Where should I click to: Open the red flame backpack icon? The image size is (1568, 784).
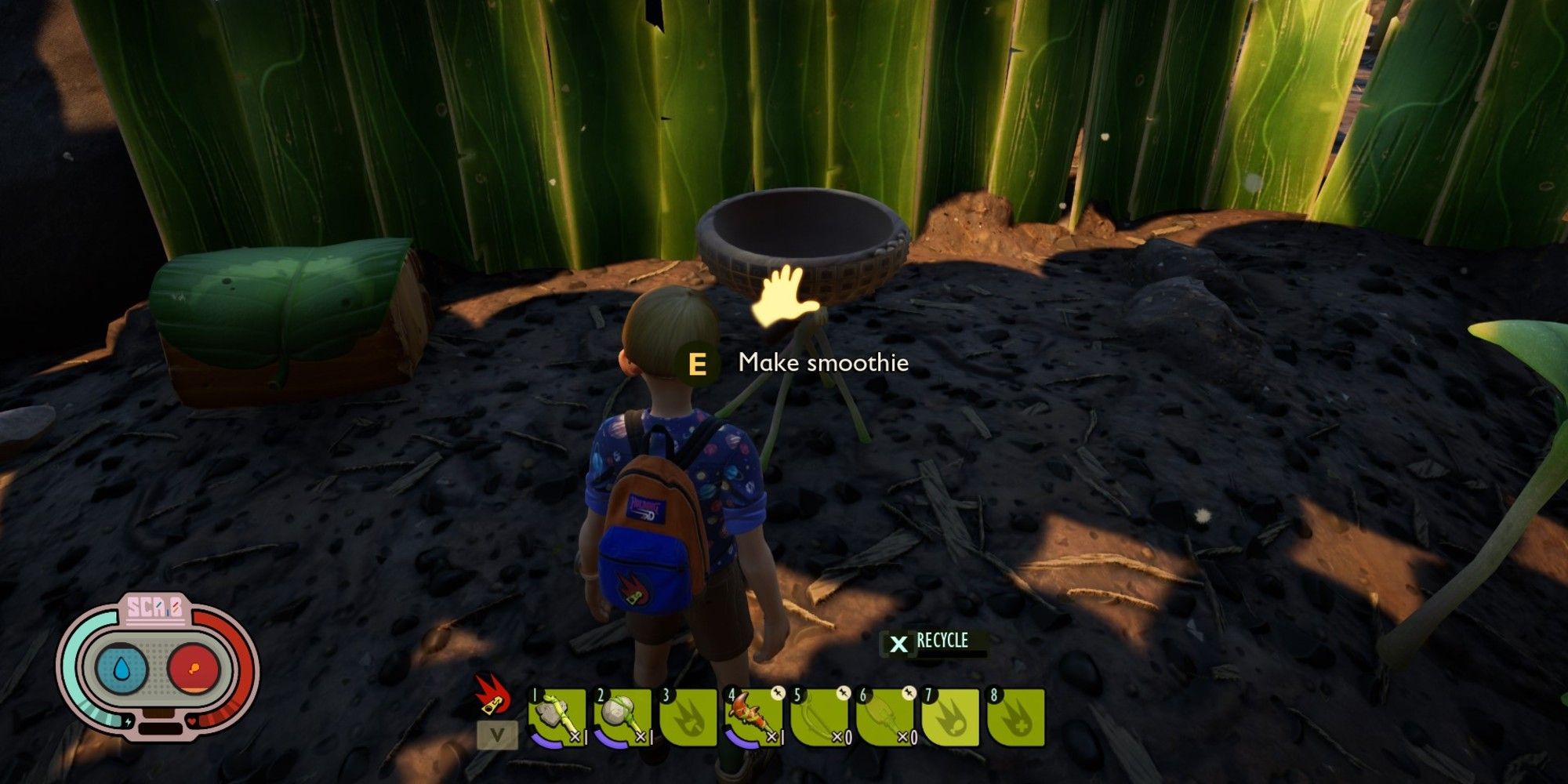pyautogui.click(x=492, y=695)
